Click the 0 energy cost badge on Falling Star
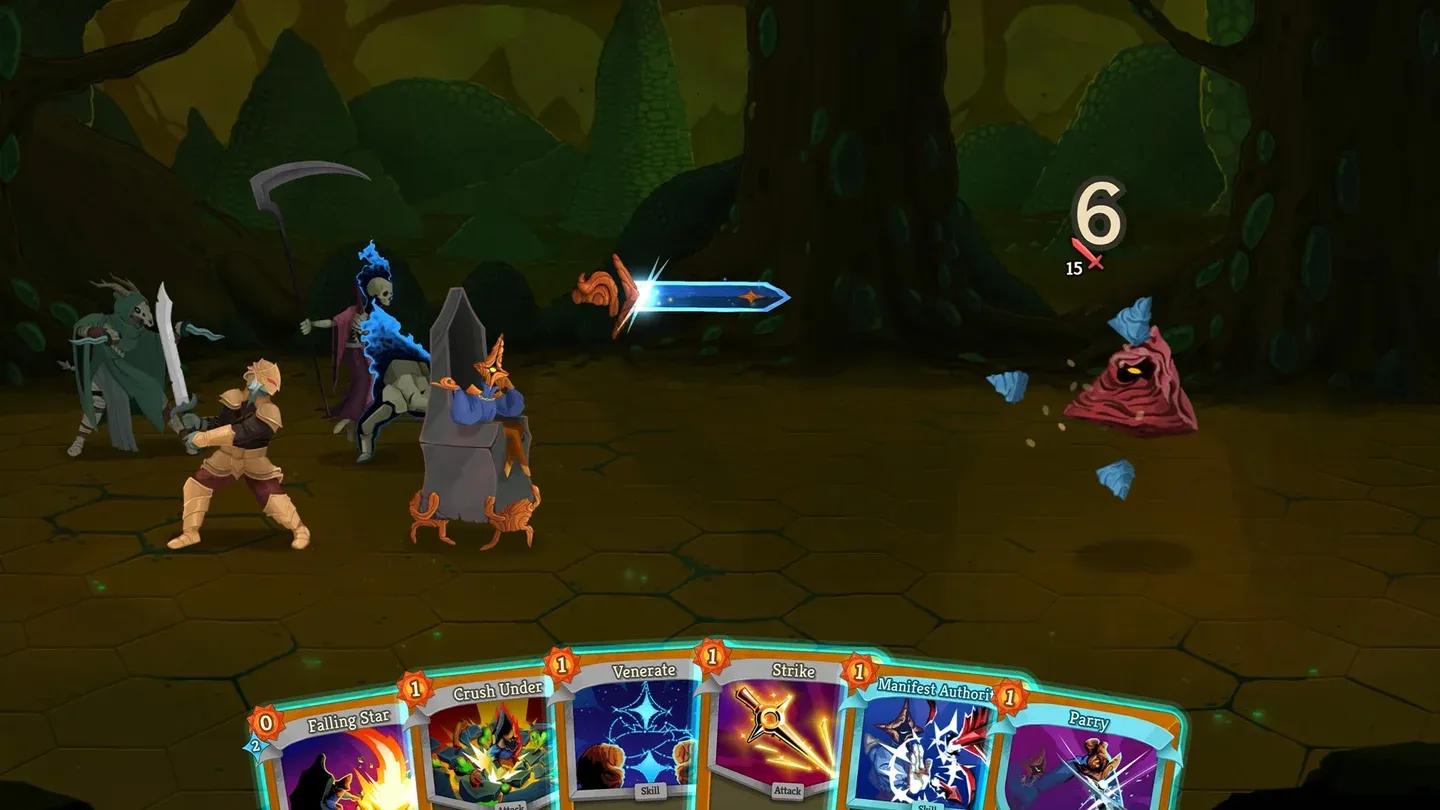The height and width of the screenshot is (810, 1440). tap(265, 722)
